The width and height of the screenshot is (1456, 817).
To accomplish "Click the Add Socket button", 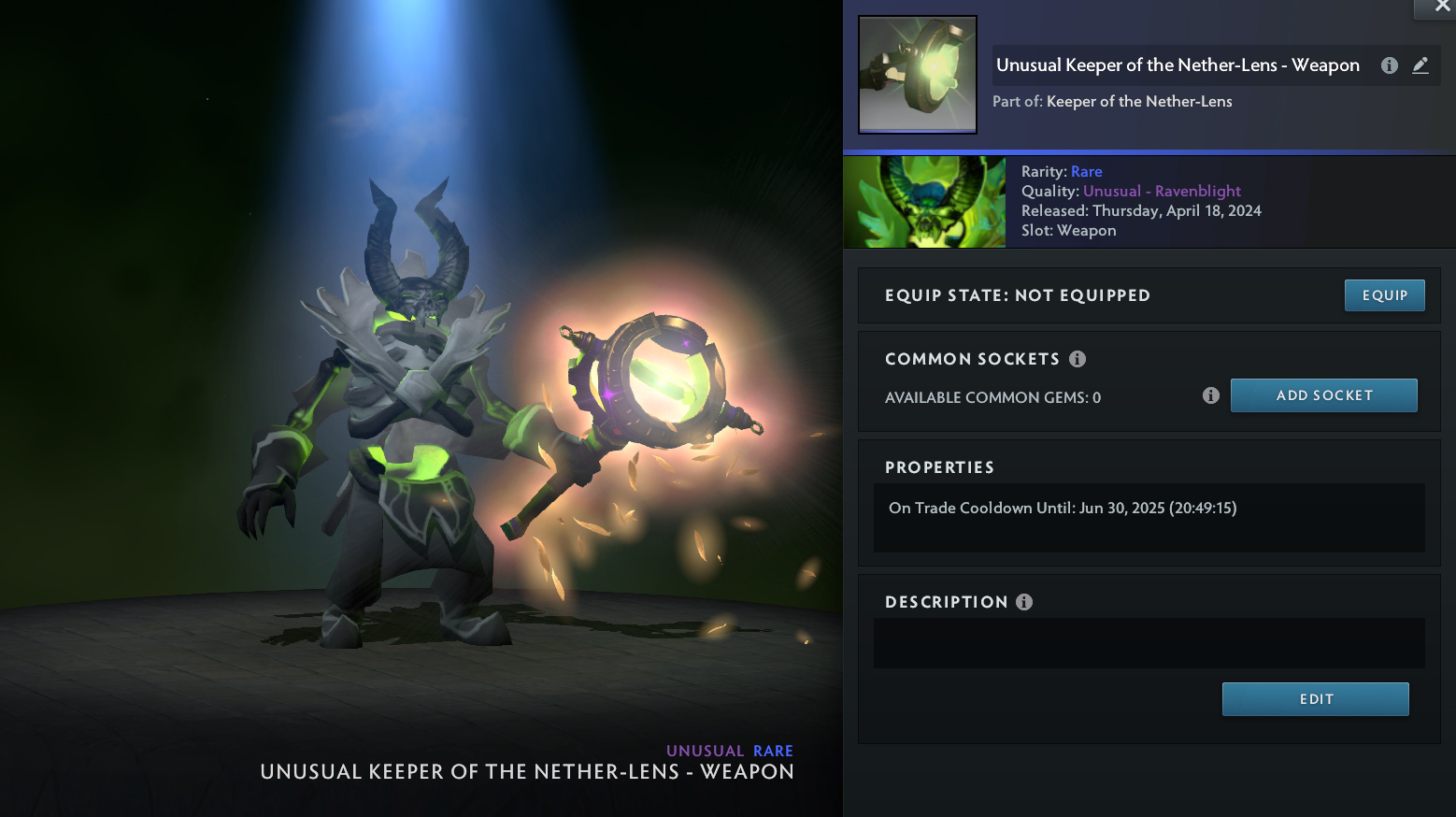I will [1323, 395].
